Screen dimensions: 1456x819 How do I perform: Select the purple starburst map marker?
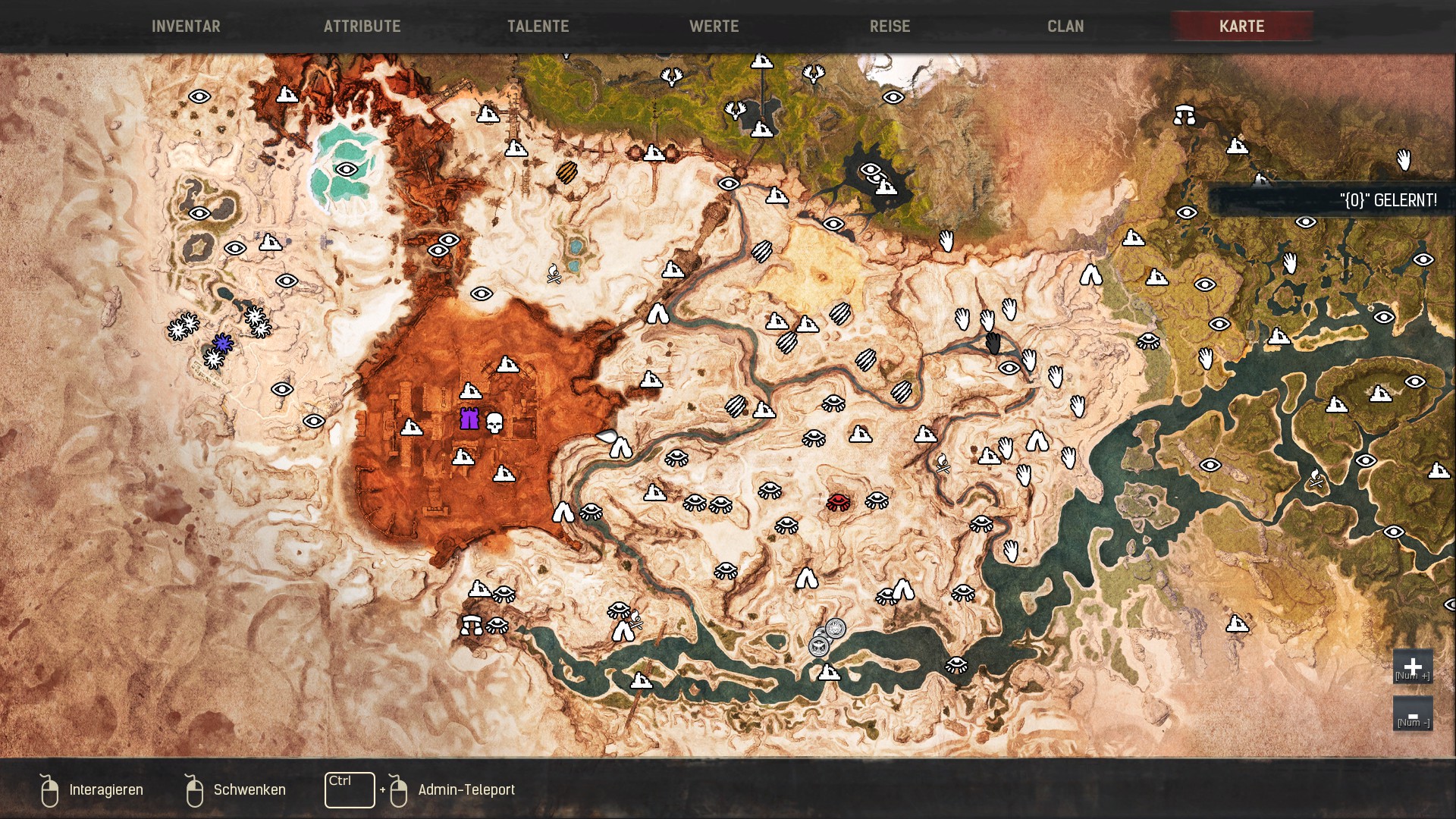coord(222,343)
